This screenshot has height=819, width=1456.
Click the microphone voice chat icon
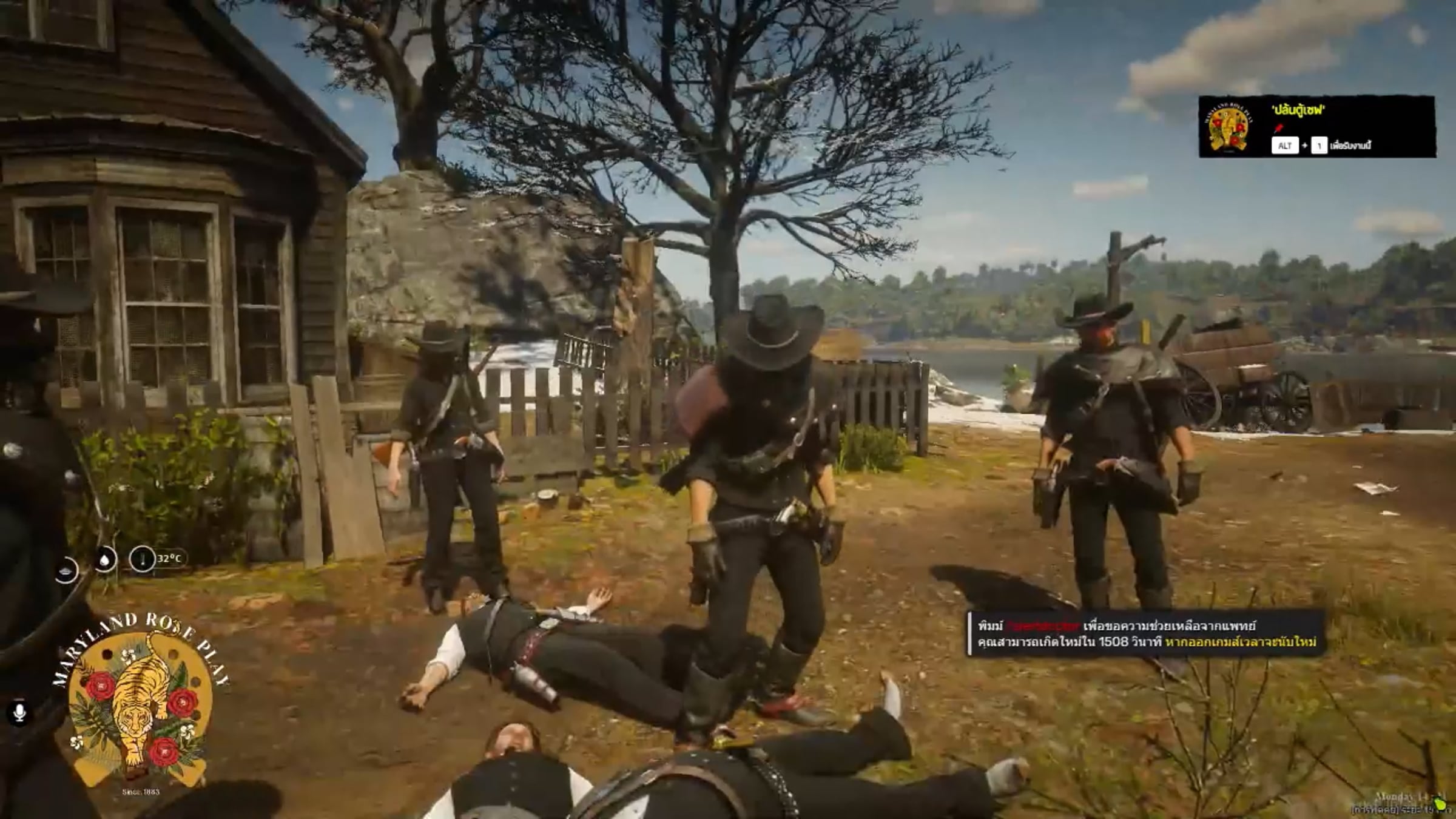[19, 712]
